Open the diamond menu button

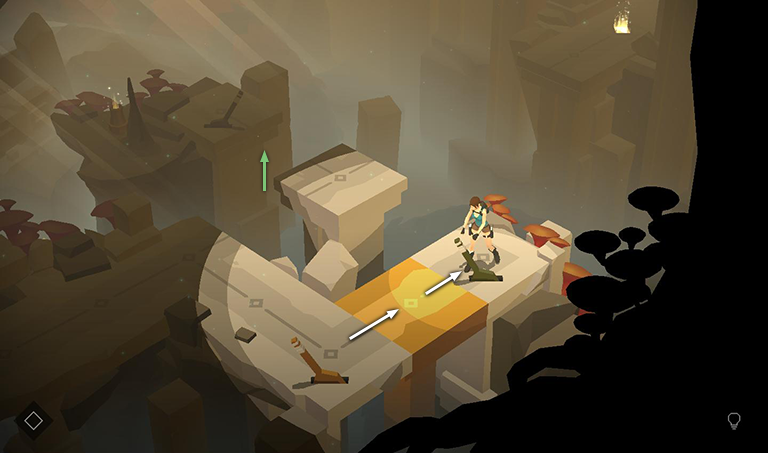pos(33,420)
